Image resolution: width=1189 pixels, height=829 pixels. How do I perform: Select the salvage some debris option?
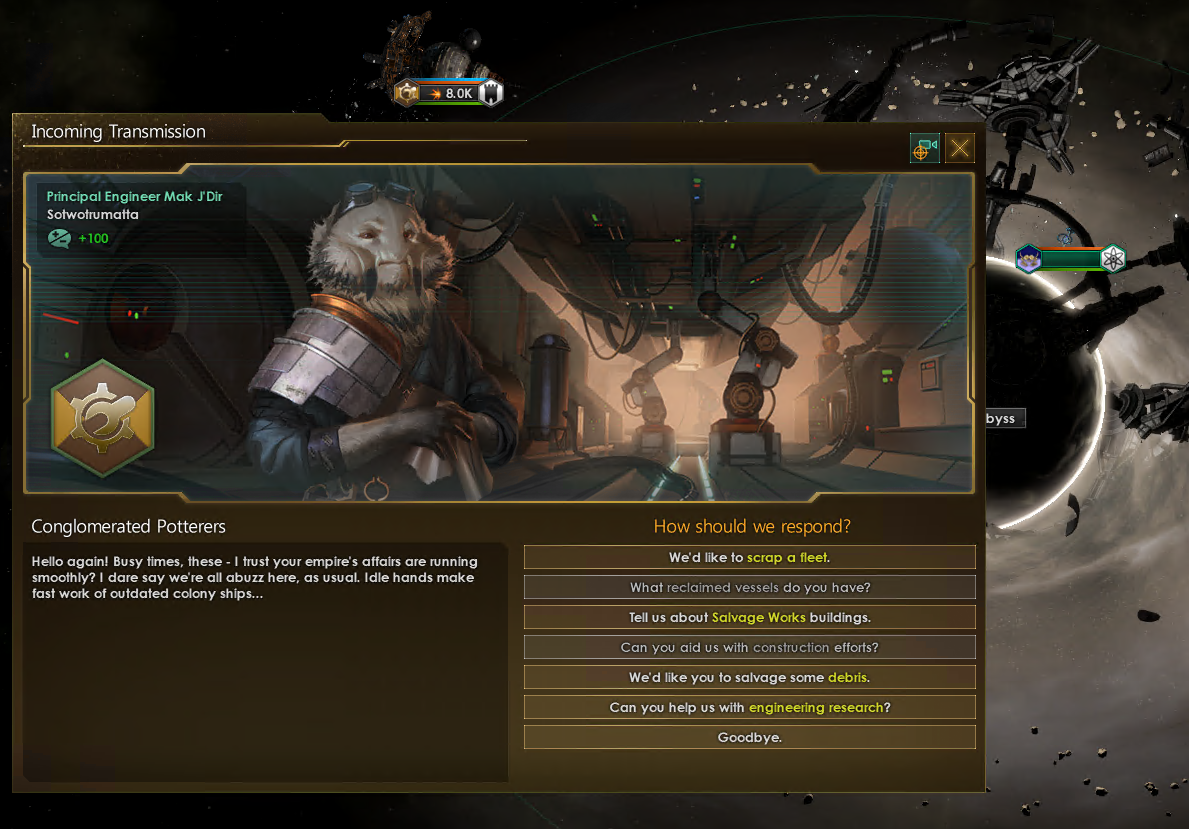point(749,677)
